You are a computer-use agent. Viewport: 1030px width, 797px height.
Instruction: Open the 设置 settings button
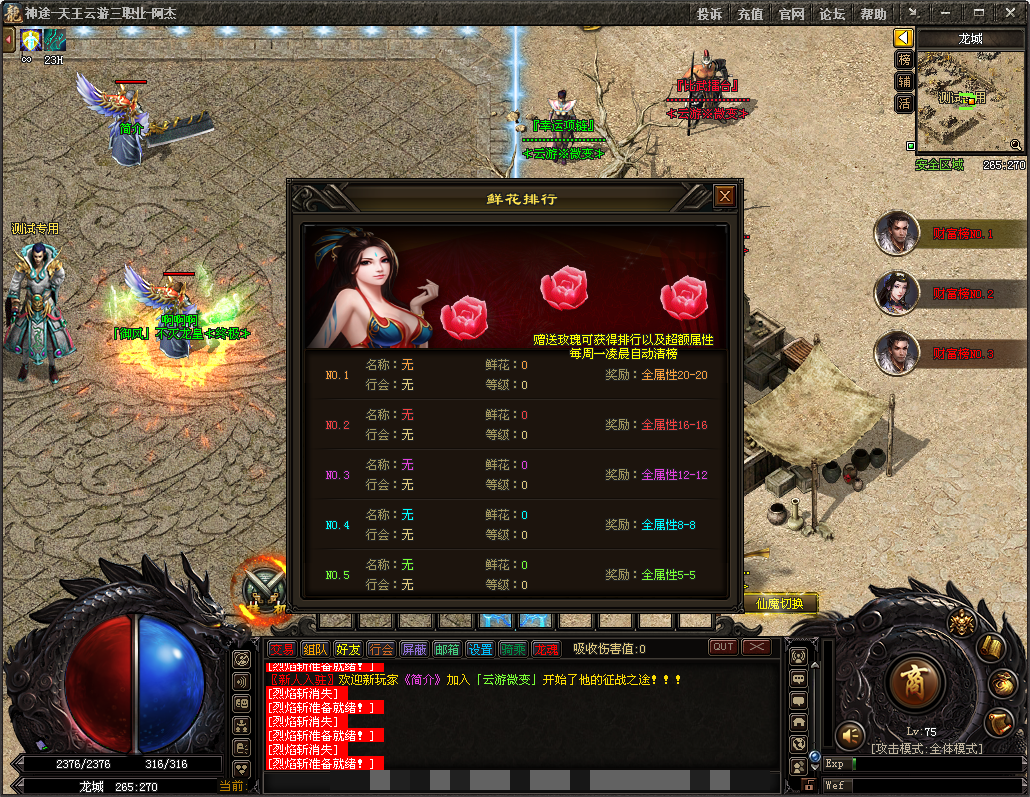[x=480, y=649]
